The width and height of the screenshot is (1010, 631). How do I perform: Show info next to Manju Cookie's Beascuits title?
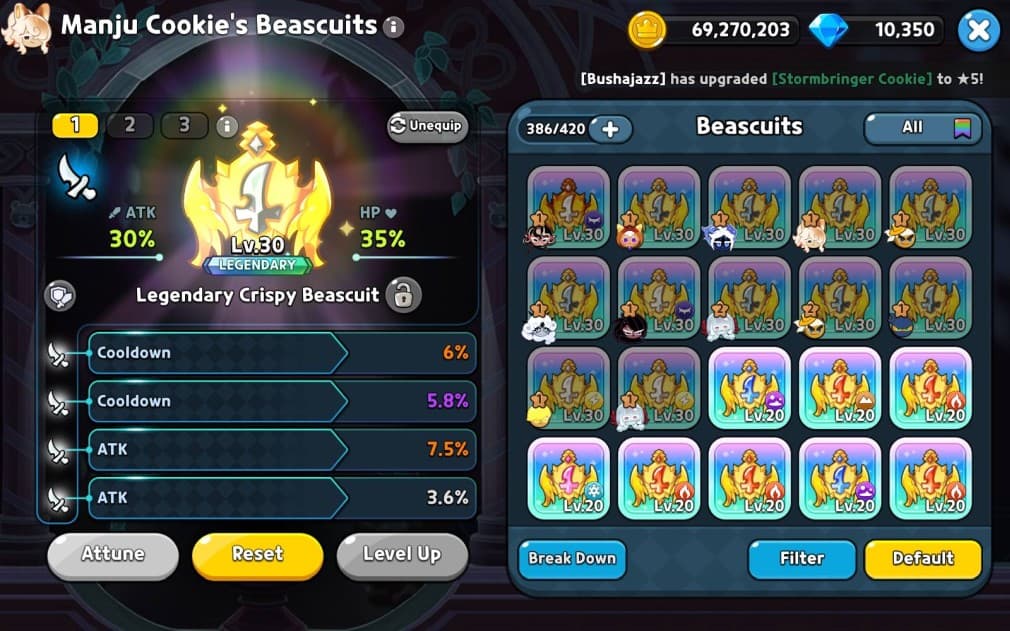click(394, 27)
